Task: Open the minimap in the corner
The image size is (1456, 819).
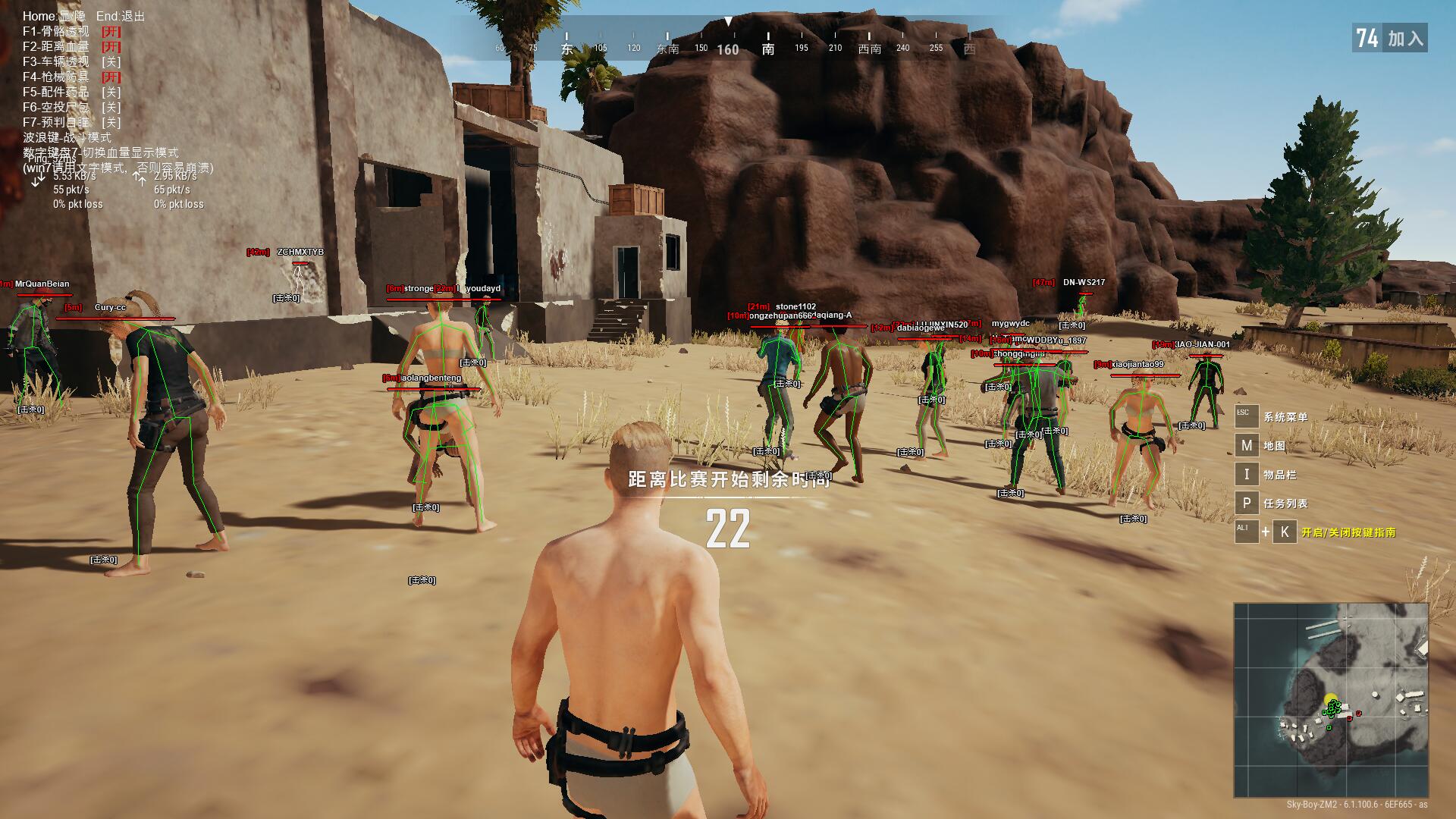Action: pyautogui.click(x=1331, y=699)
